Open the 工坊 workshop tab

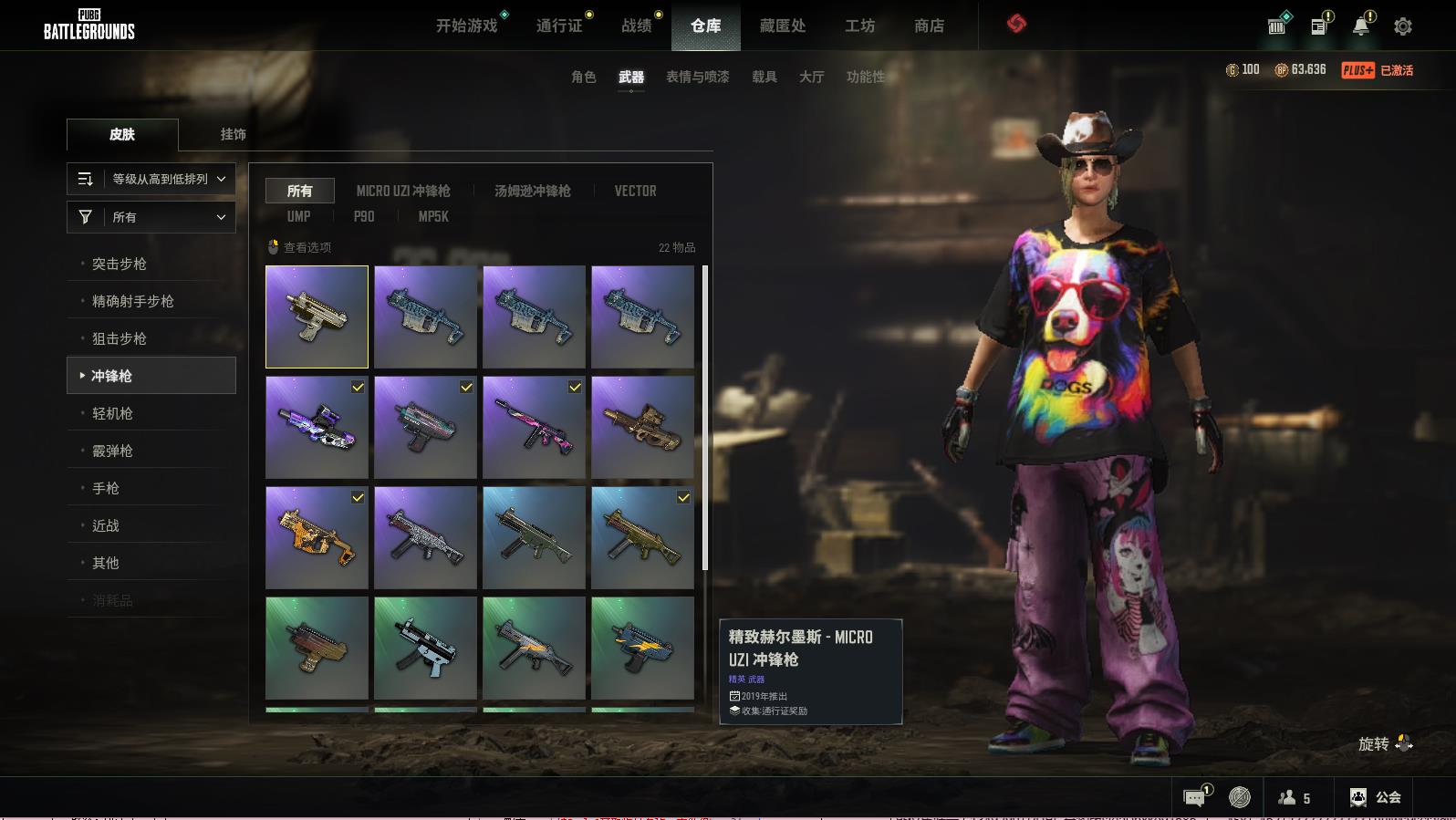click(x=859, y=26)
